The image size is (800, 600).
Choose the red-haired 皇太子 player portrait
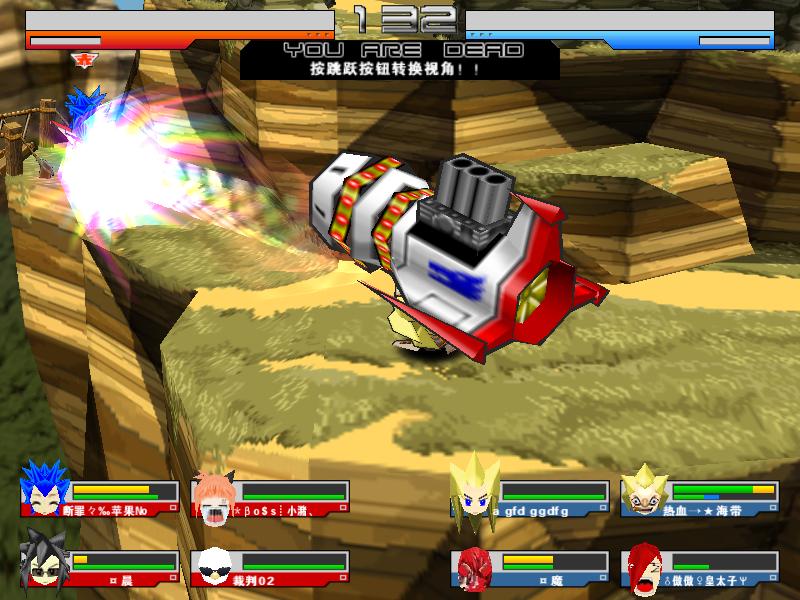(x=643, y=568)
